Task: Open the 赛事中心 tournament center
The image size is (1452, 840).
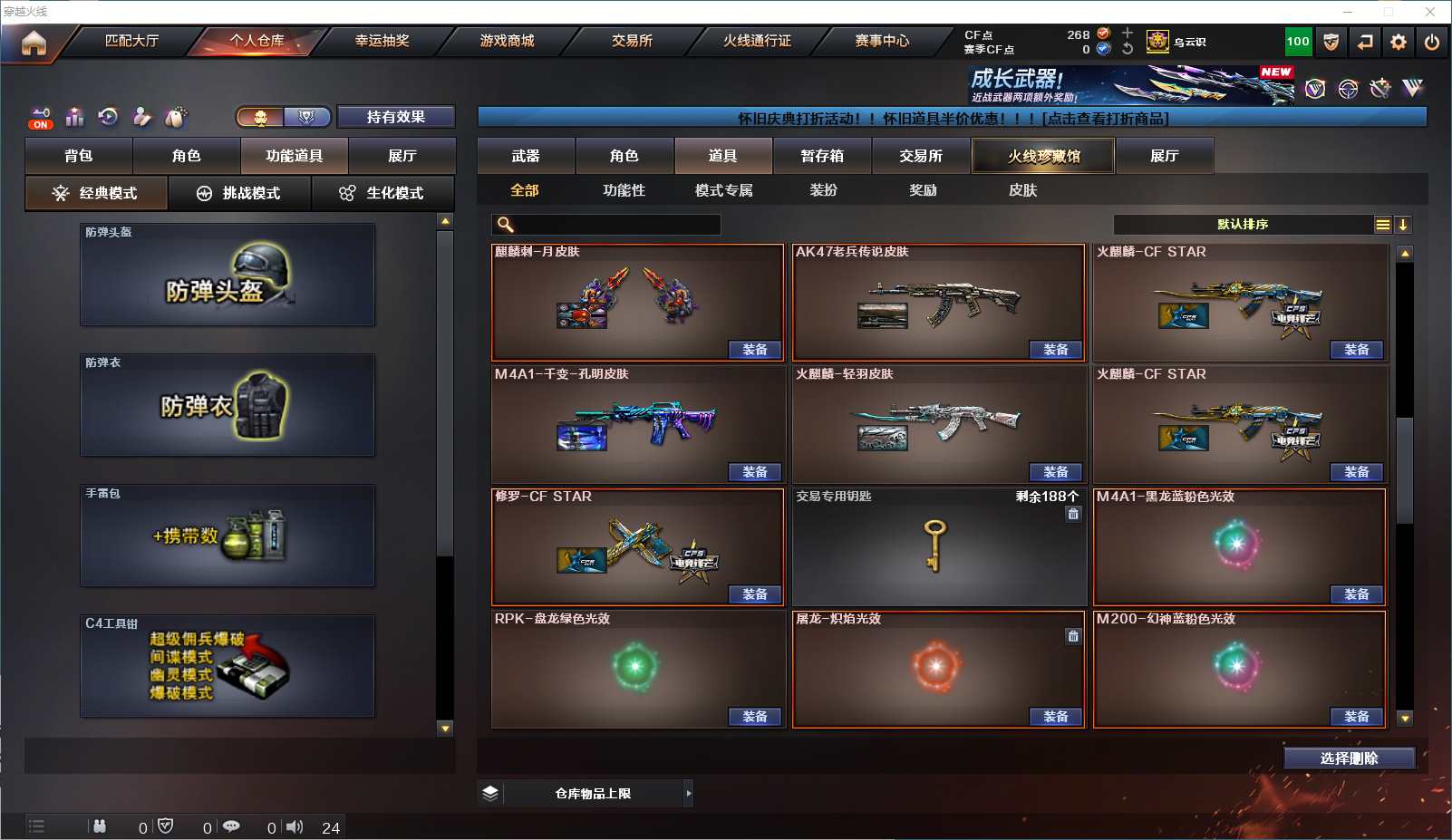Action: coord(882,41)
